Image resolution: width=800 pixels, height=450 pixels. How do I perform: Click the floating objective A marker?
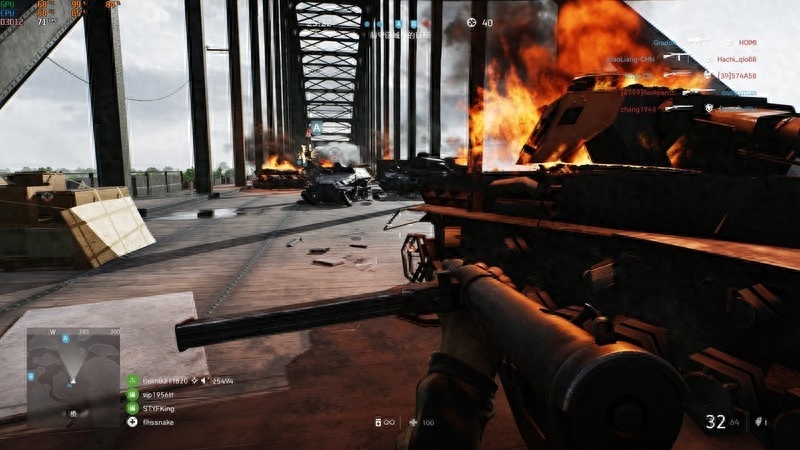316,129
